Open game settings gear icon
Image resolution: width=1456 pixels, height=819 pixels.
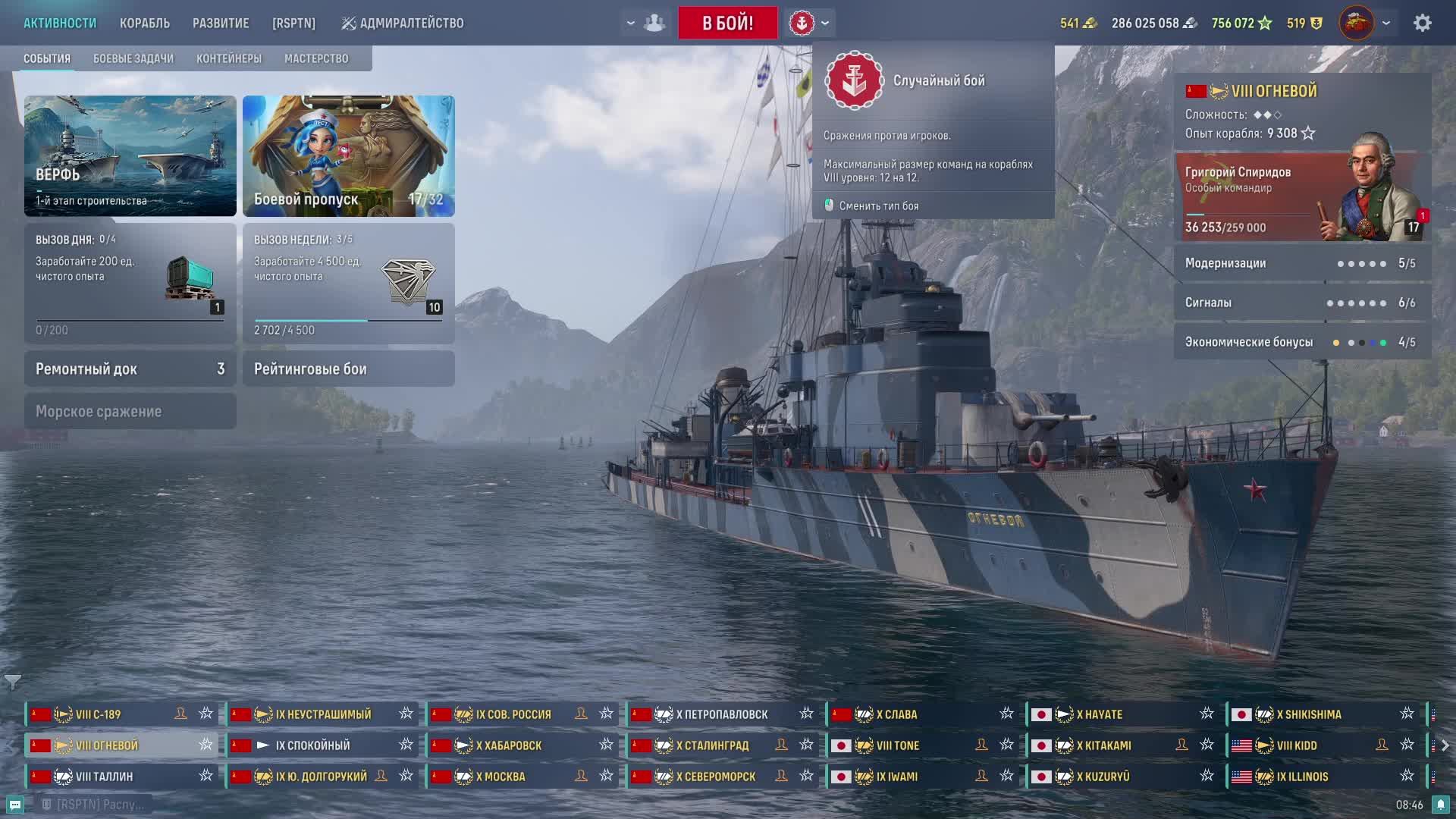[x=1422, y=23]
